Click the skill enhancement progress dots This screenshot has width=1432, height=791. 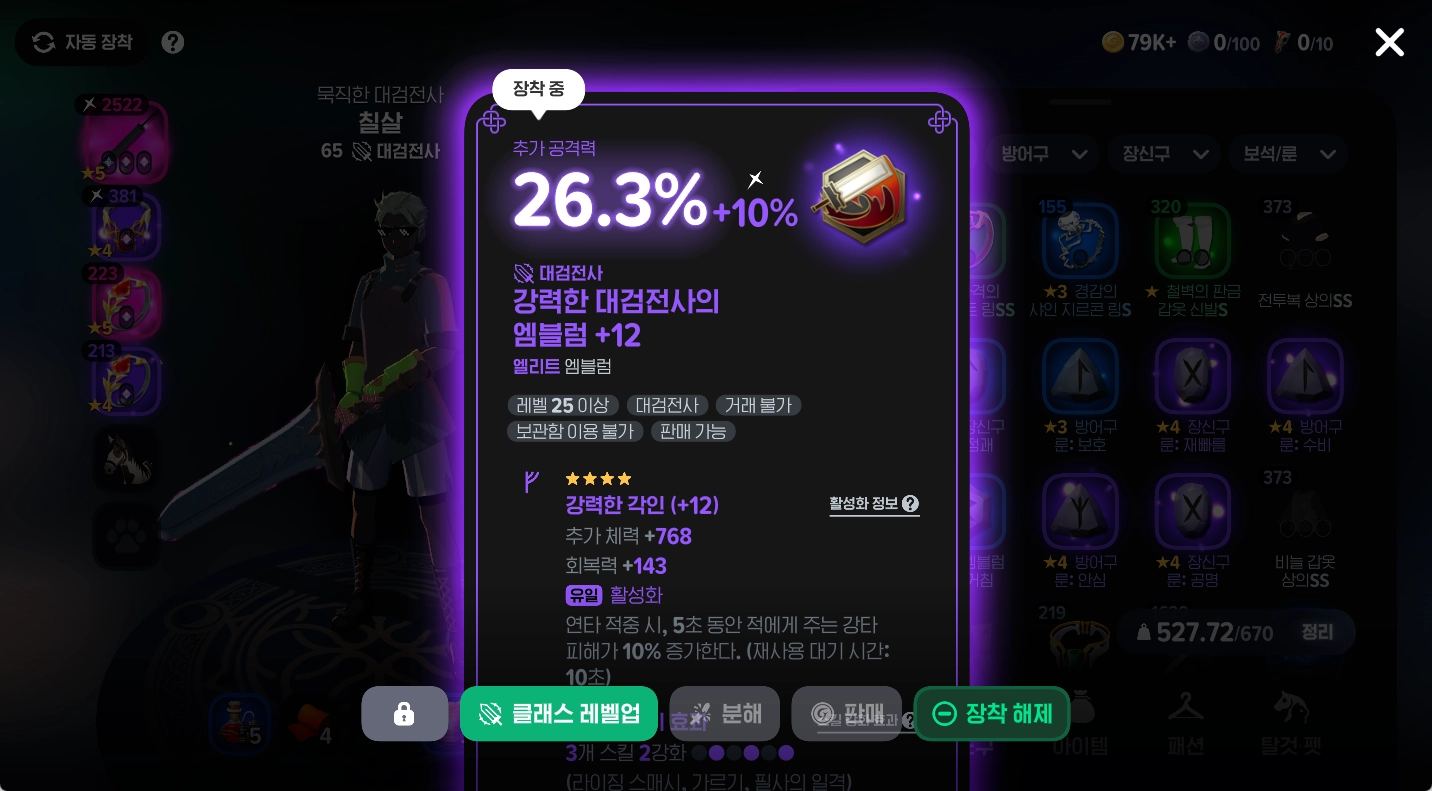tap(743, 753)
